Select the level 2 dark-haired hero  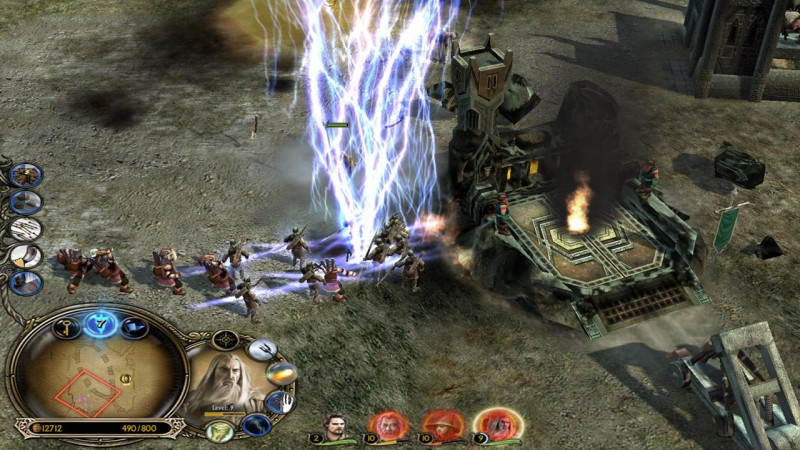pyautogui.click(x=337, y=425)
